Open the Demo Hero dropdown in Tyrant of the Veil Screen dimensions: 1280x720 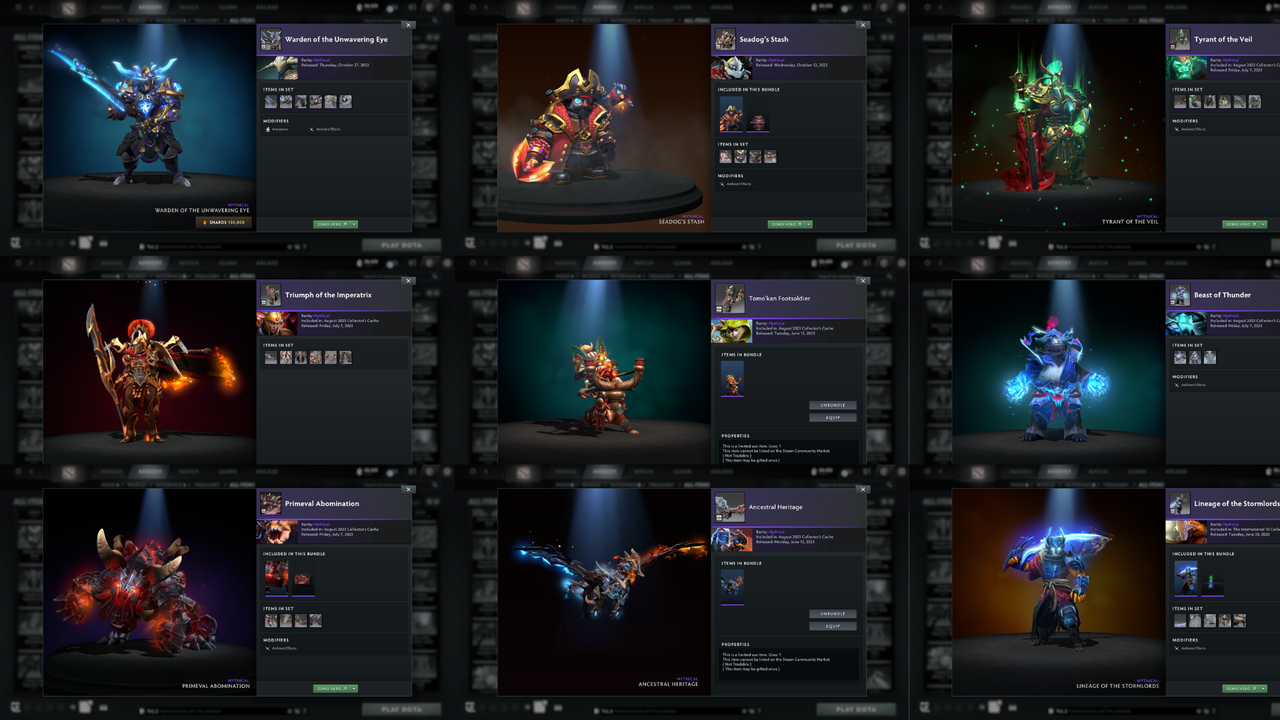point(1263,224)
